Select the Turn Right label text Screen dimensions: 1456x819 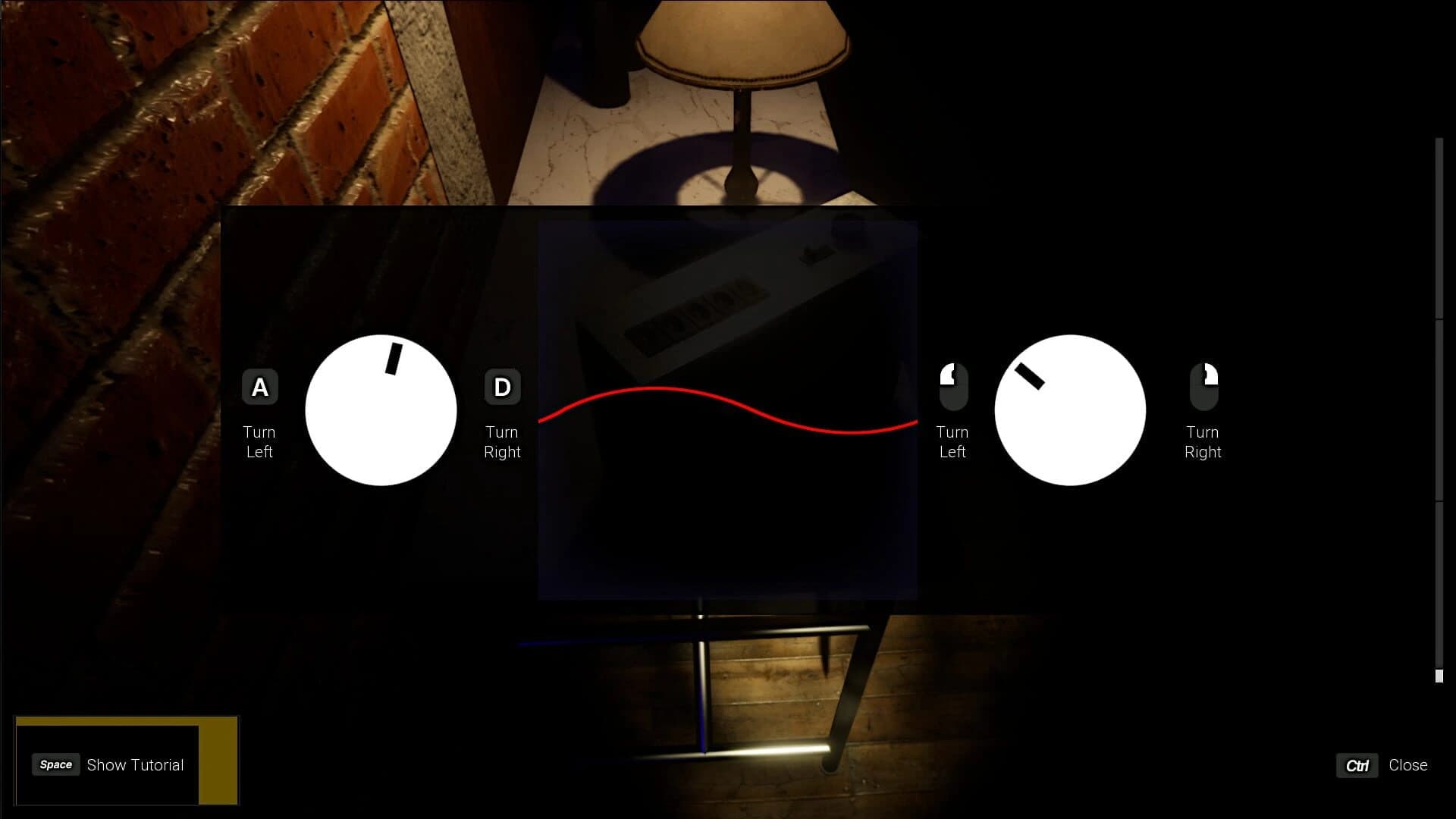tap(503, 441)
